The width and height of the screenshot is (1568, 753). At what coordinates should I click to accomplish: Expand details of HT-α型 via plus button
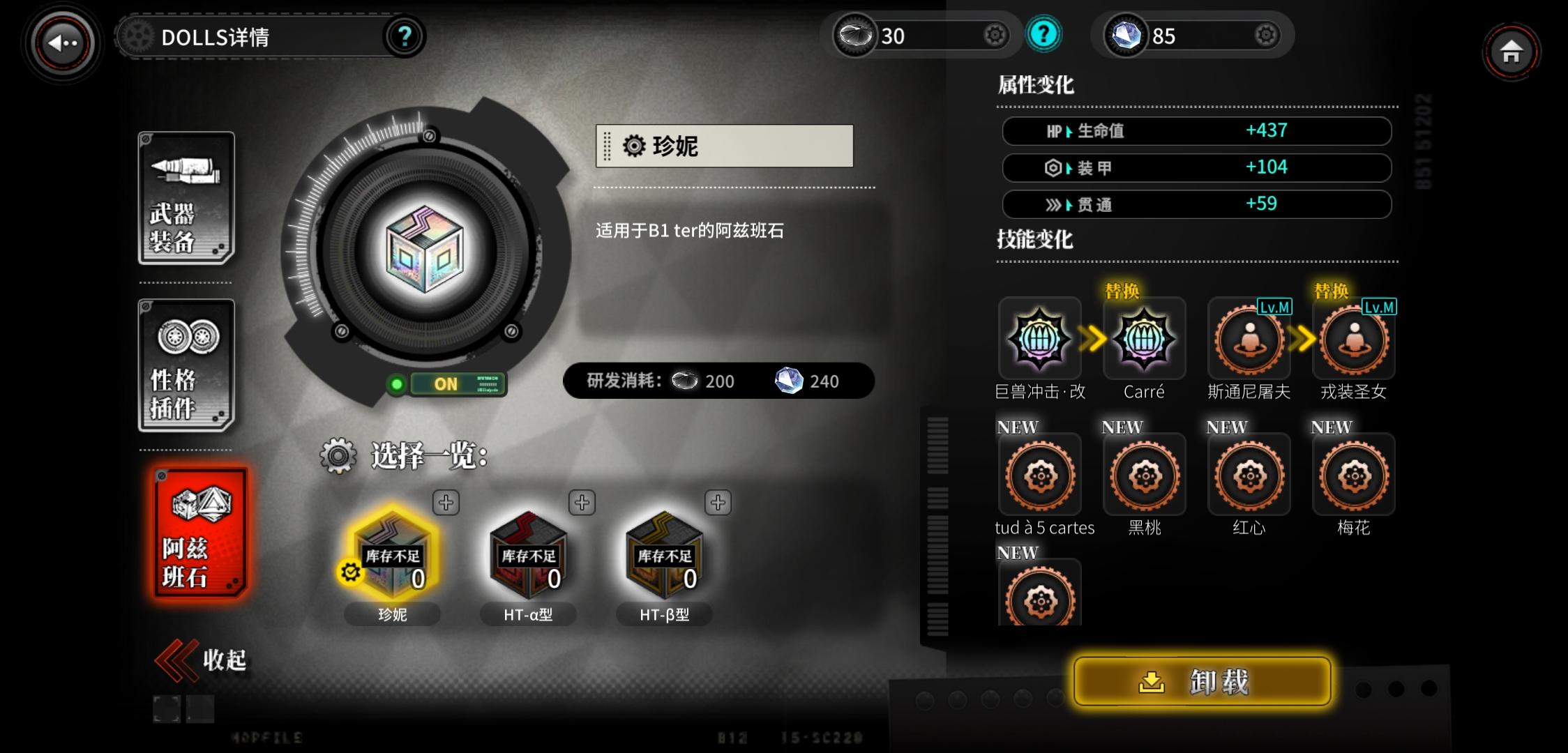(x=581, y=503)
